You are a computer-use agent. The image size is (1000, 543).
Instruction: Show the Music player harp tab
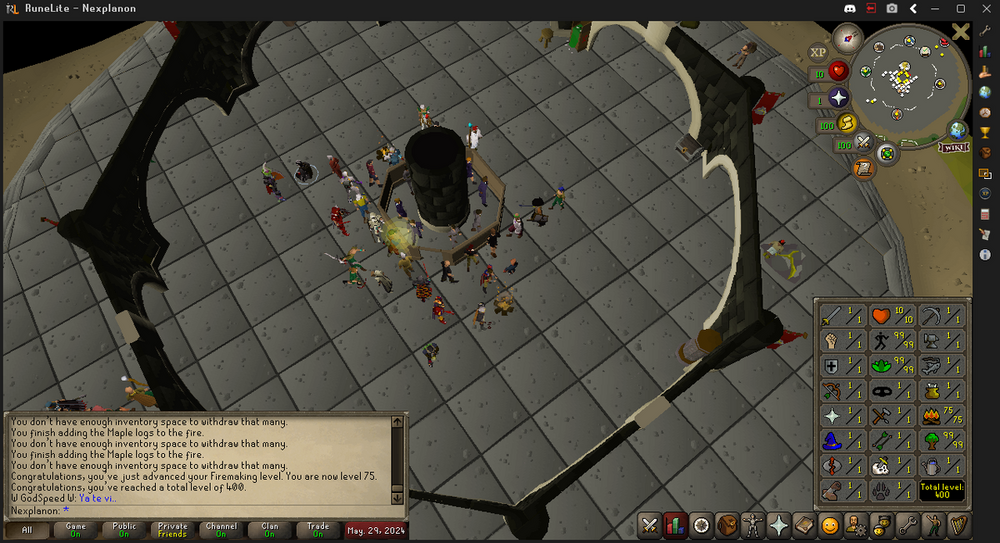959,525
